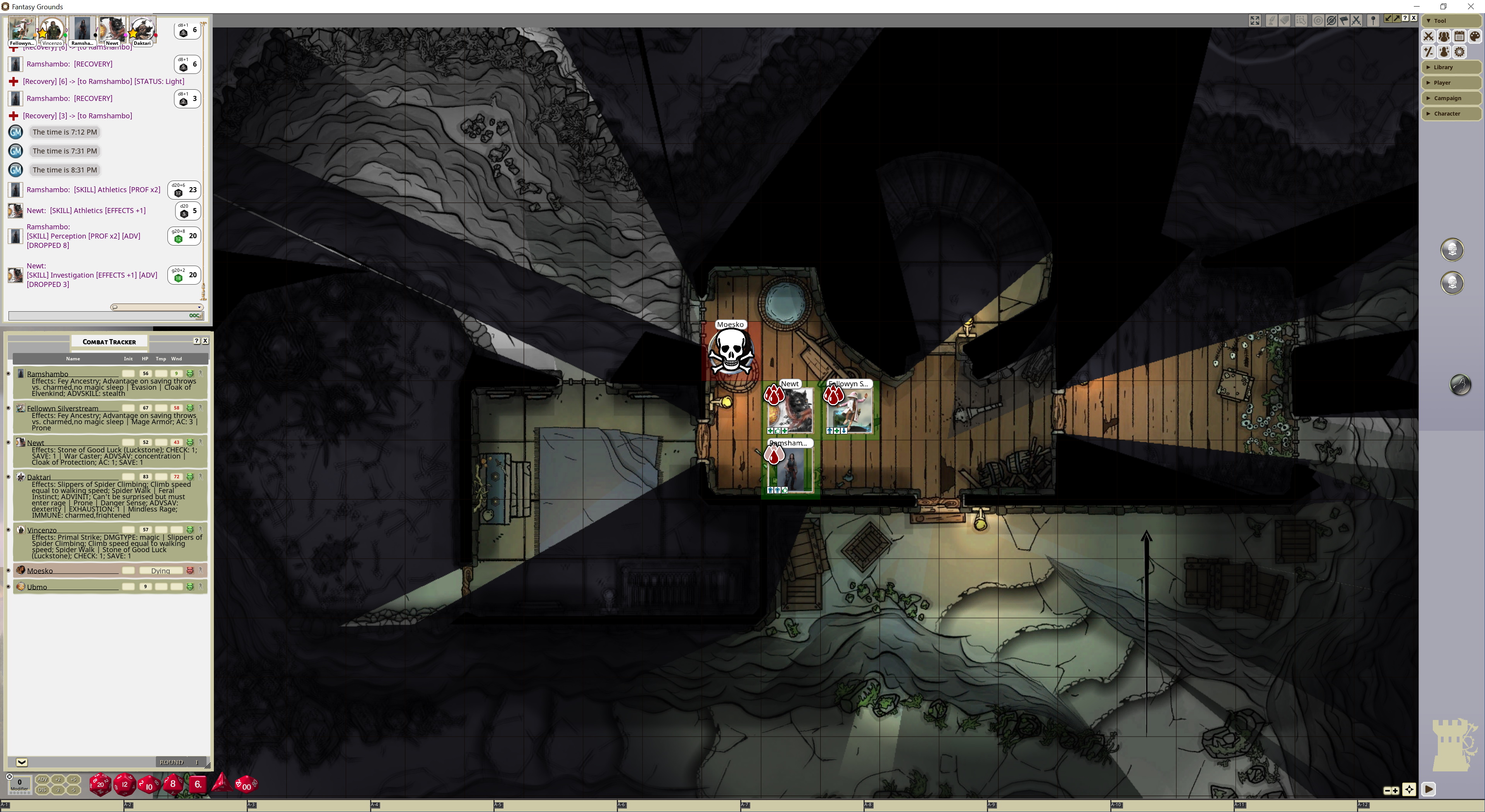Toggle the ADV modifier button
Viewport: 1485px width, 812px height.
pos(43,780)
